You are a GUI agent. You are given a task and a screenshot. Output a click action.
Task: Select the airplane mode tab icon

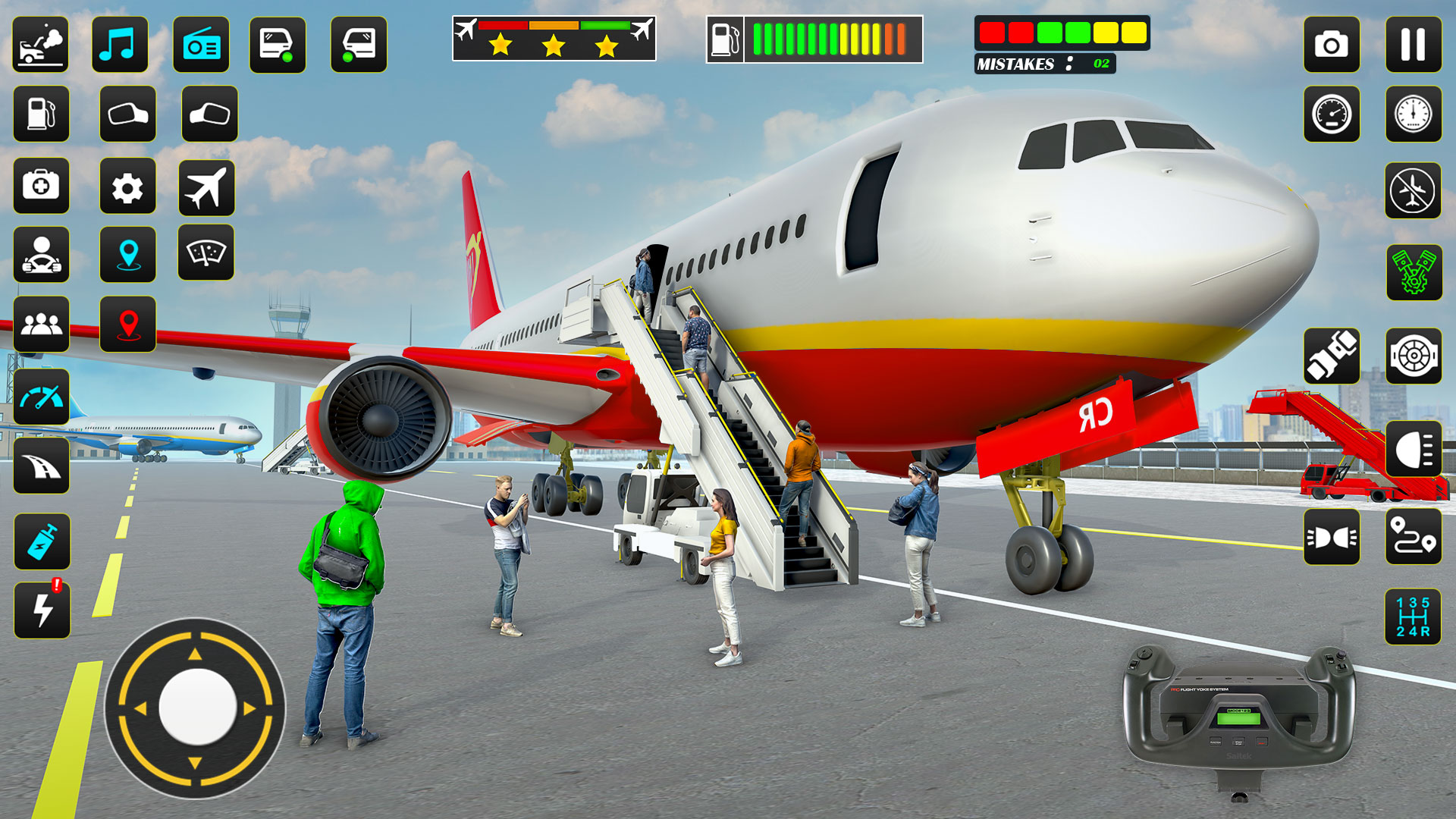pos(209,186)
